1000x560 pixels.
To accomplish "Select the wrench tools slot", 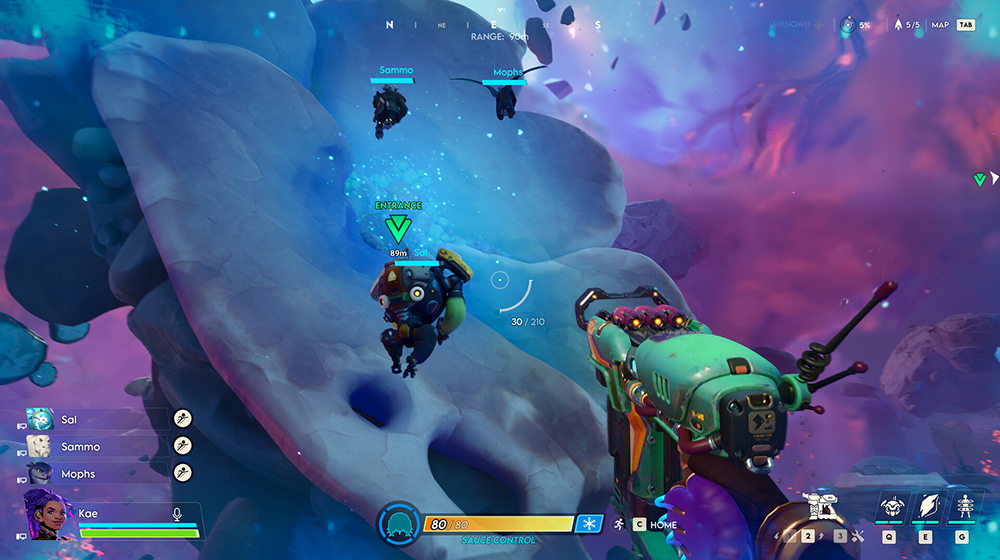I will click(858, 536).
